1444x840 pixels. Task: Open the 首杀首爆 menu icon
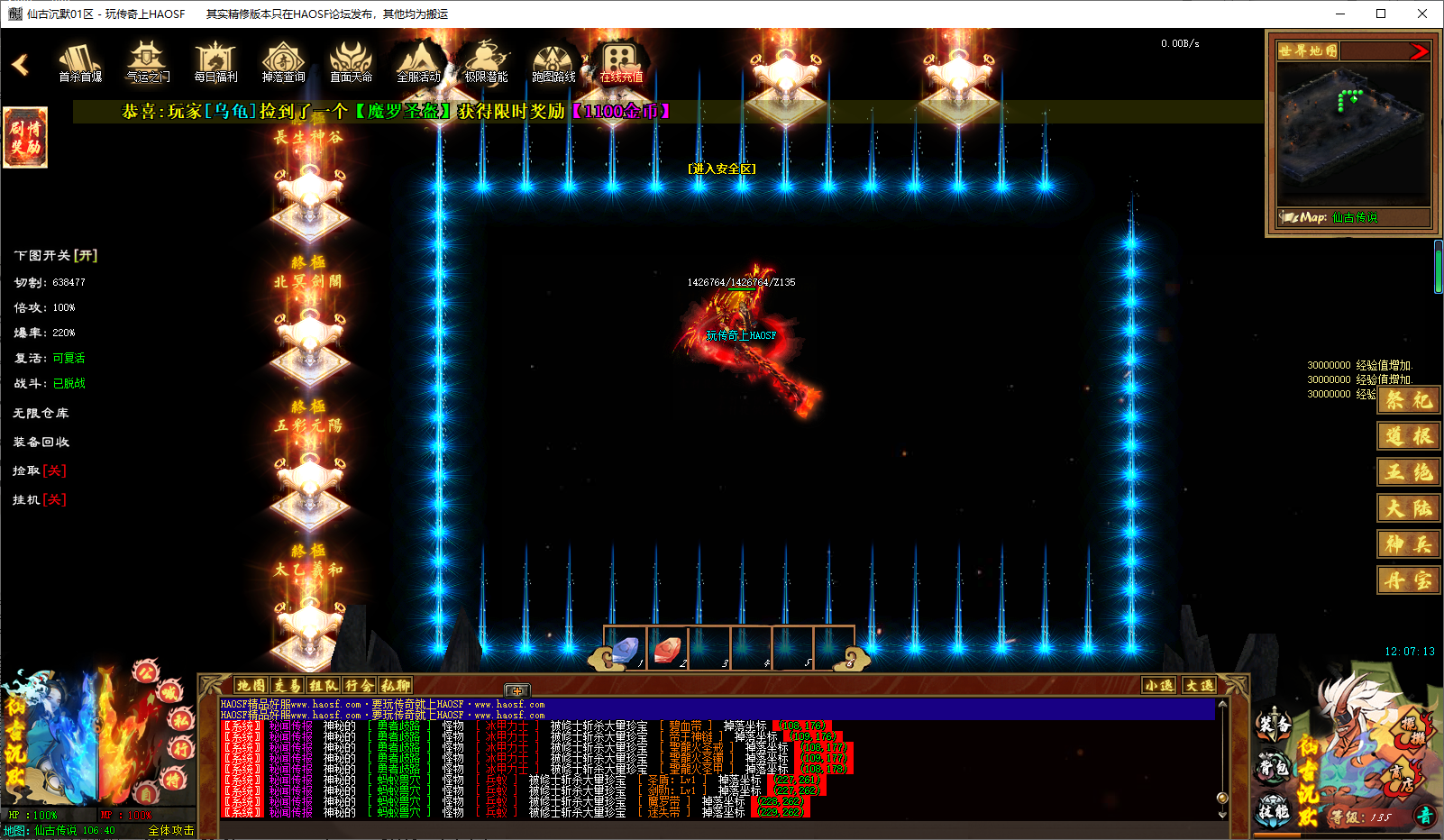tap(80, 63)
